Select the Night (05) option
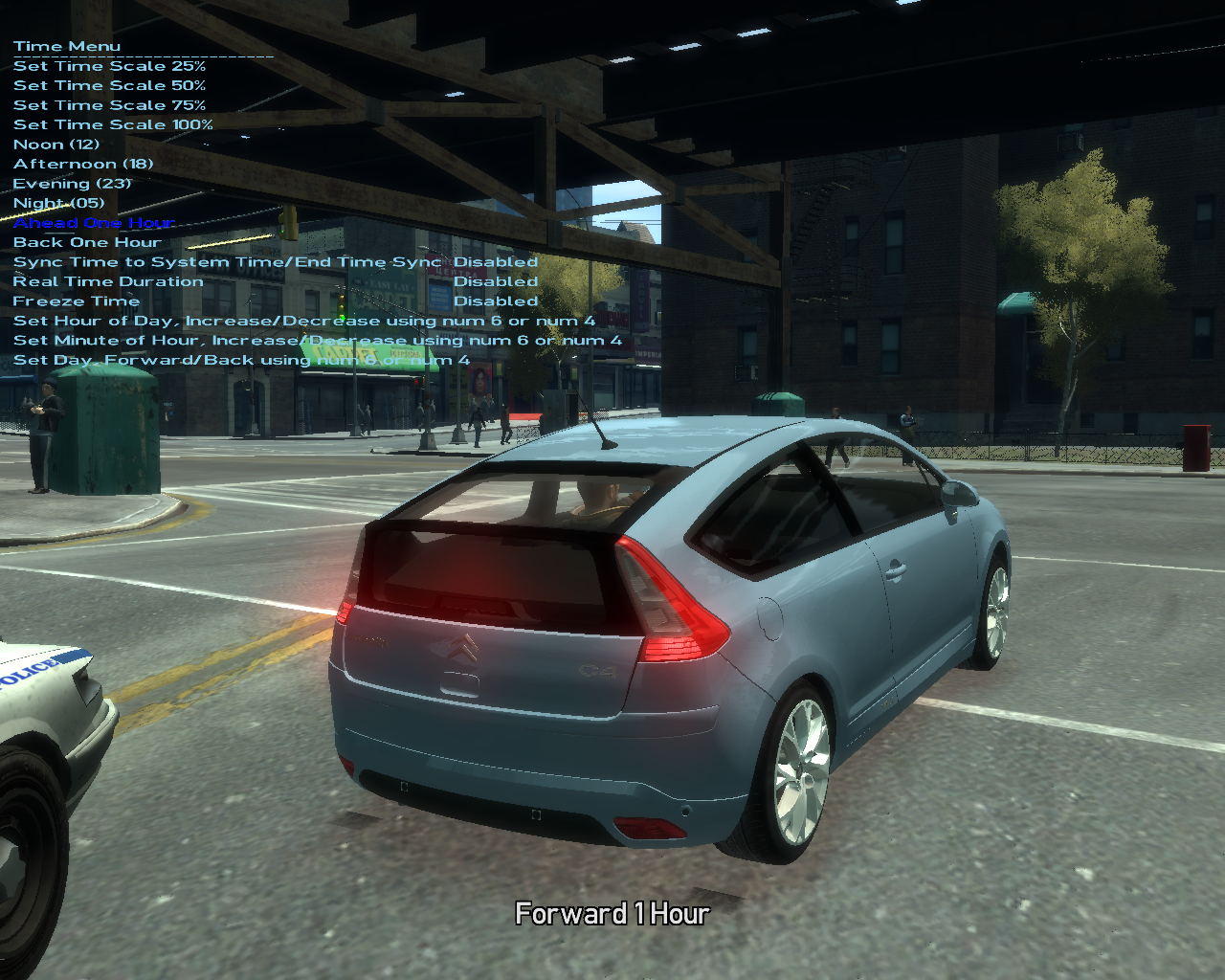The width and height of the screenshot is (1225, 980). [x=58, y=203]
